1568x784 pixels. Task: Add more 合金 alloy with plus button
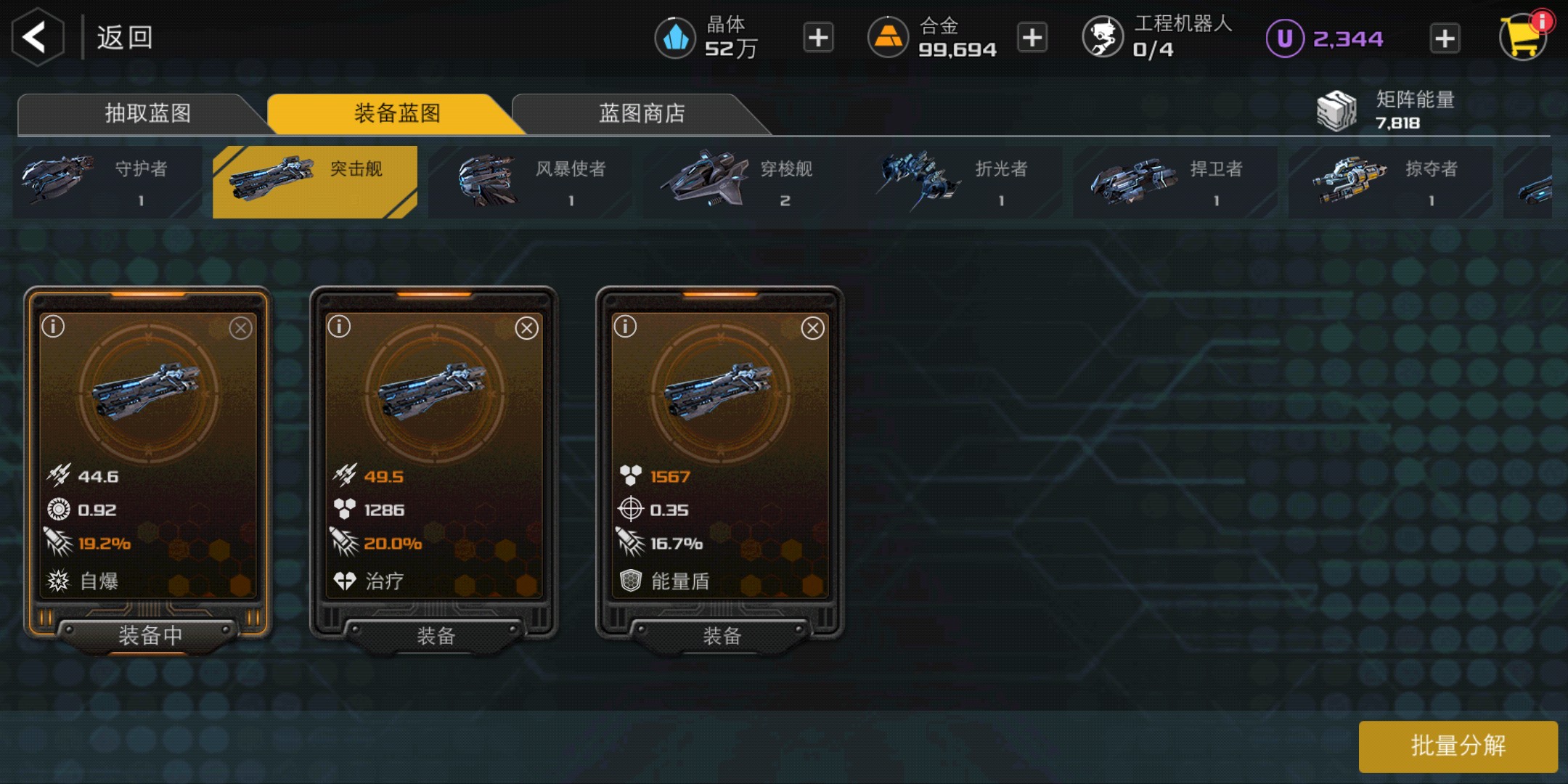coord(1032,38)
